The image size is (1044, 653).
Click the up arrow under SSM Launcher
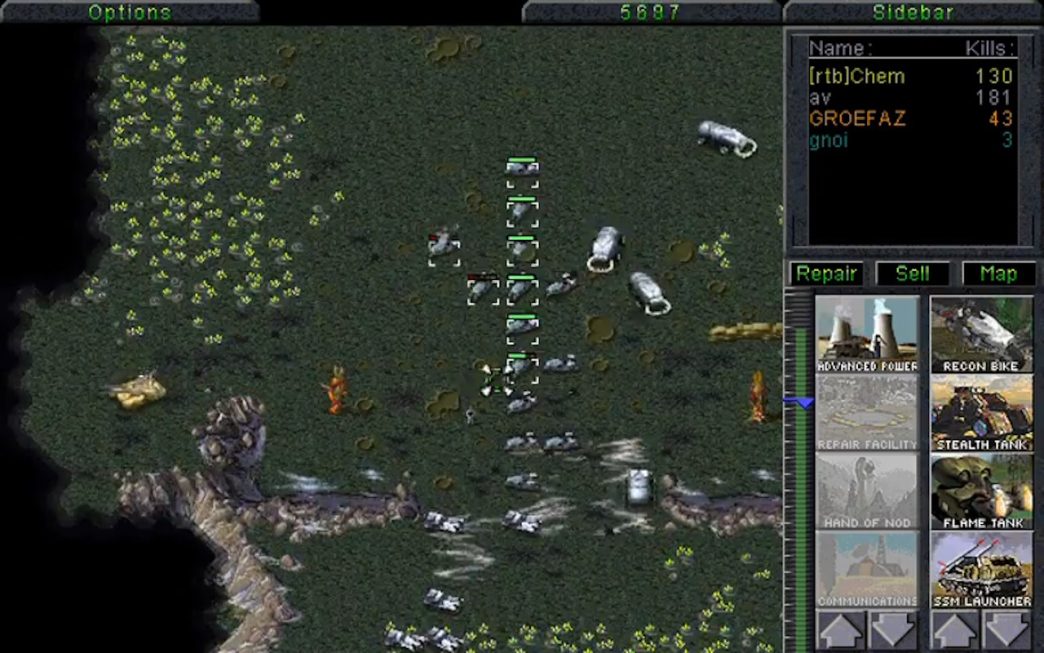pyautogui.click(x=954, y=631)
